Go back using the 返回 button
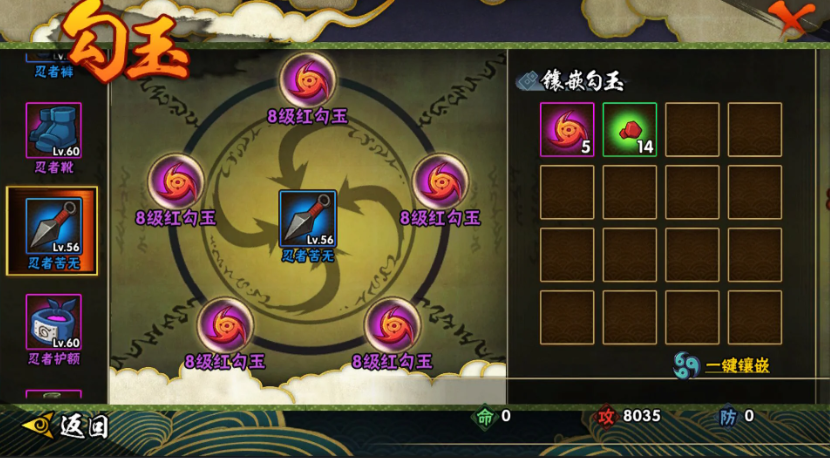830x458 pixels. (66, 427)
